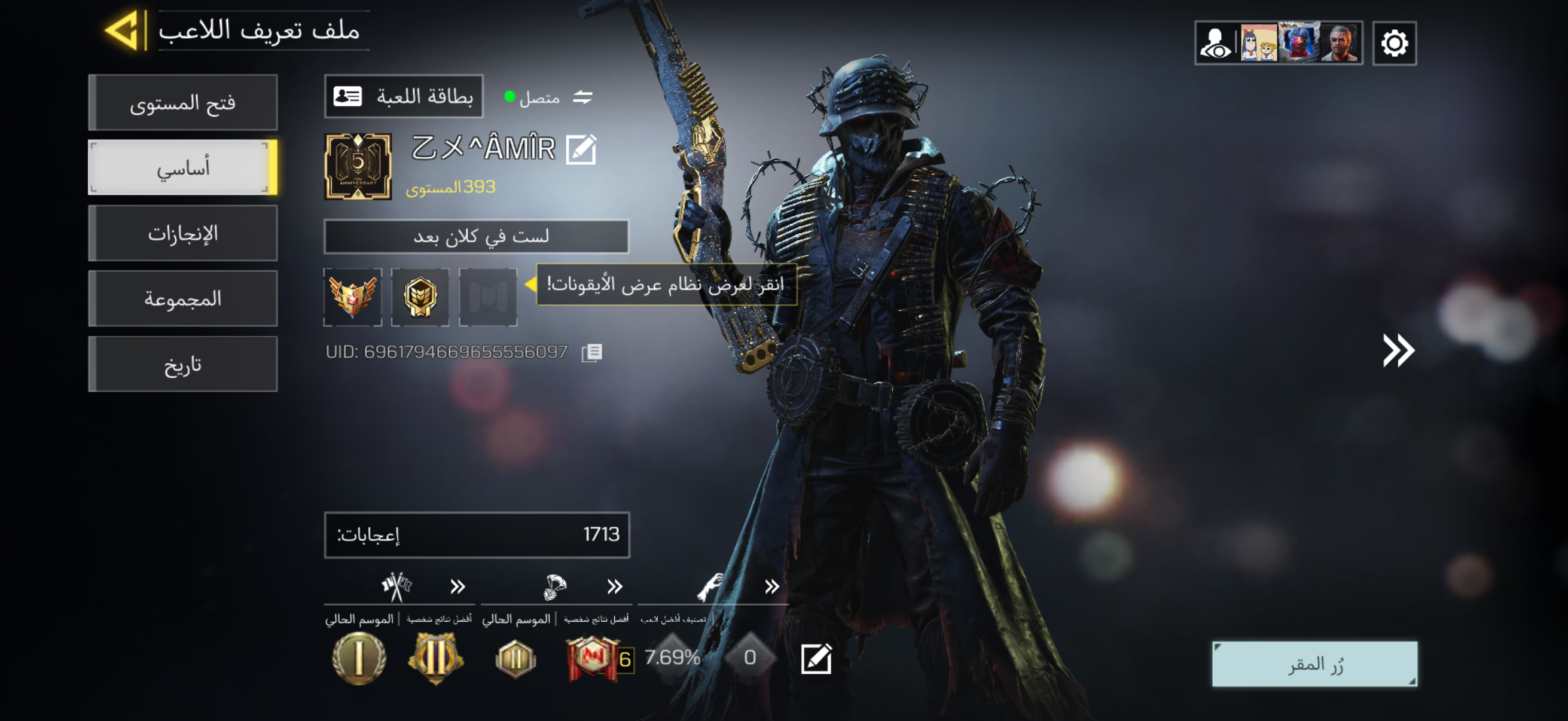Expand the right double-arrow panel
This screenshot has height=721, width=1568.
[1398, 350]
